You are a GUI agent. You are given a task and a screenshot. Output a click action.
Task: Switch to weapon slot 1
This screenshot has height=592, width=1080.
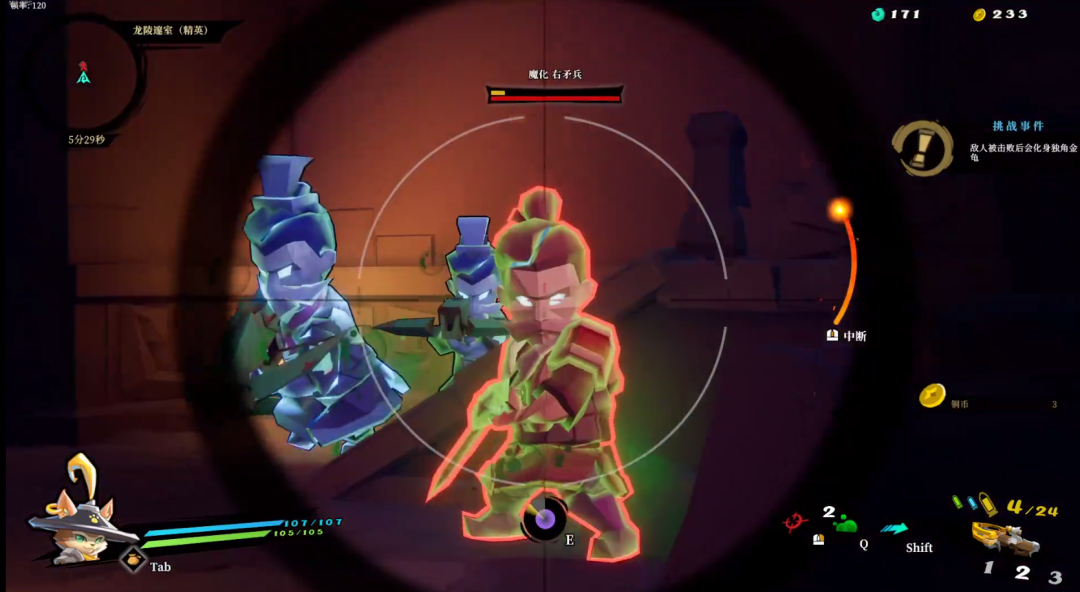coord(988,568)
